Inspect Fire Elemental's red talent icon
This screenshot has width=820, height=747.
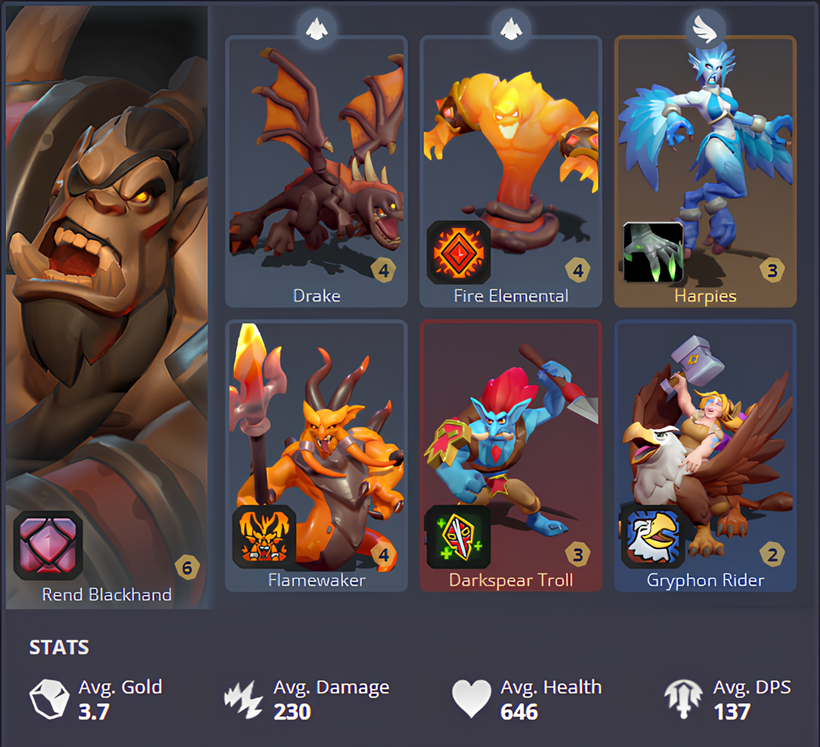click(x=459, y=252)
